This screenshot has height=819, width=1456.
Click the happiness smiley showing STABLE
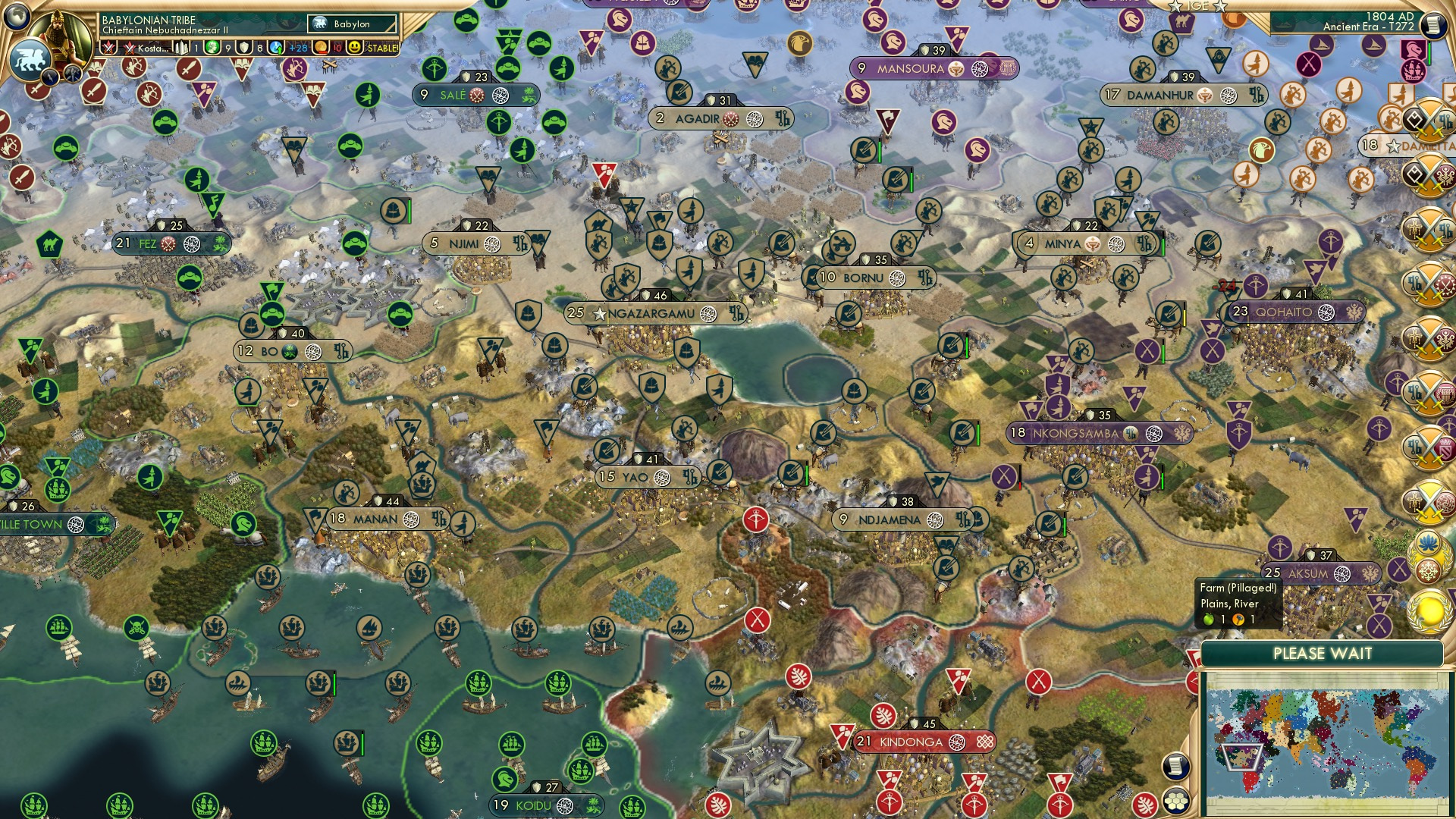click(x=355, y=47)
